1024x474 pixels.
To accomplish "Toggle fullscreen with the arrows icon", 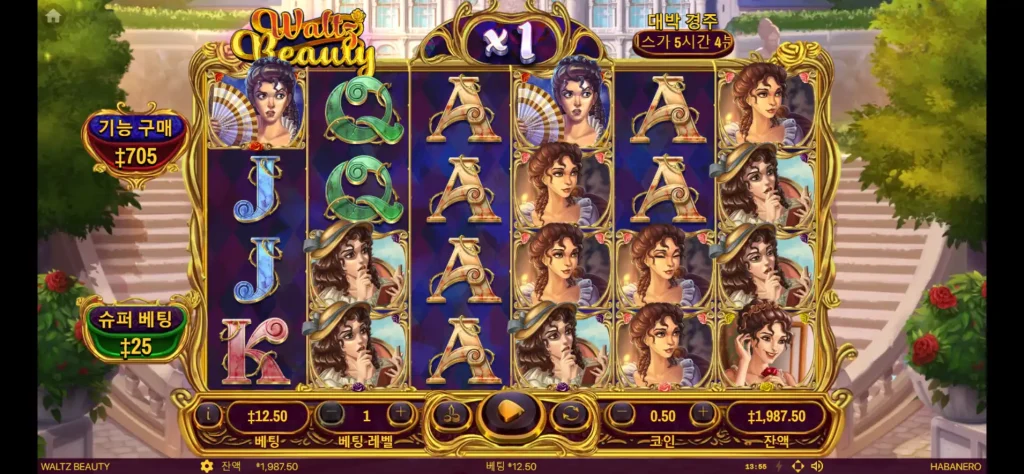I will coord(797,466).
